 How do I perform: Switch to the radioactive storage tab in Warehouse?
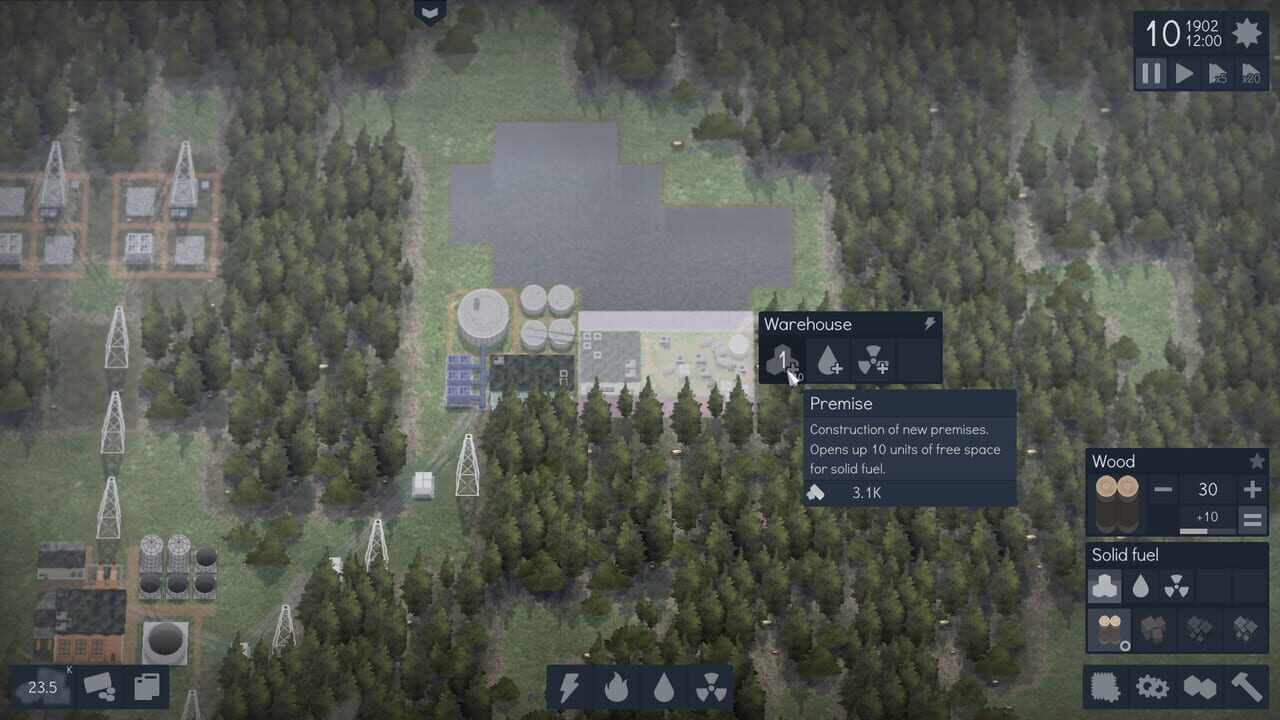[875, 361]
